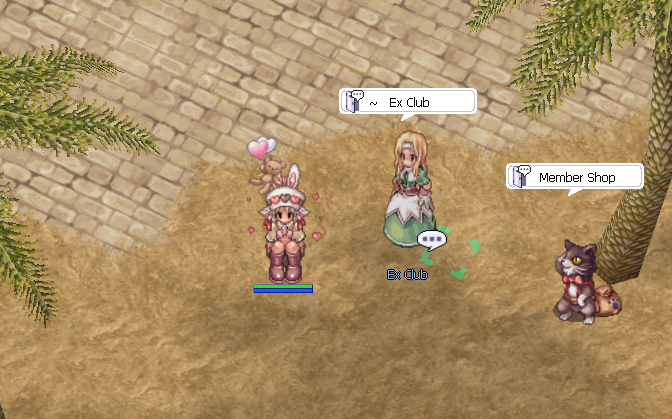The image size is (672, 419).
Task: Open the "~ Ex Club" chat room sign
Action: 406,102
